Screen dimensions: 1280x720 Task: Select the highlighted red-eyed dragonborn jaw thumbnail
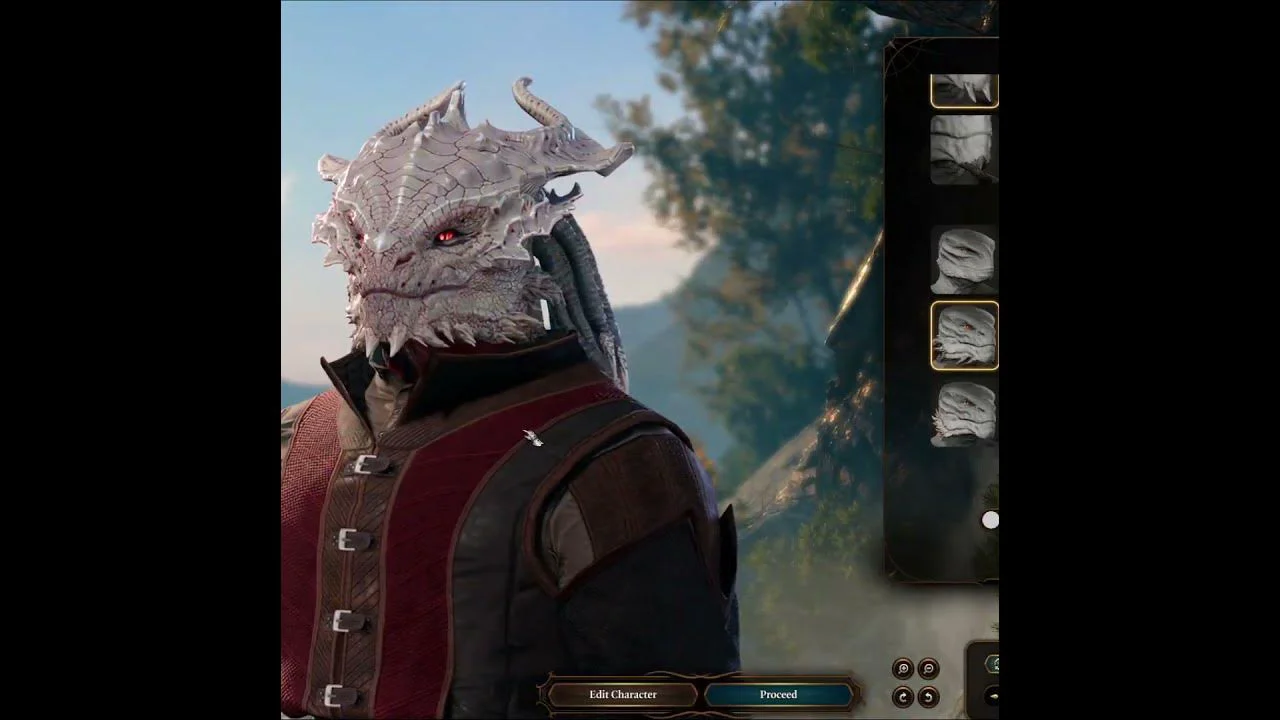click(964, 336)
